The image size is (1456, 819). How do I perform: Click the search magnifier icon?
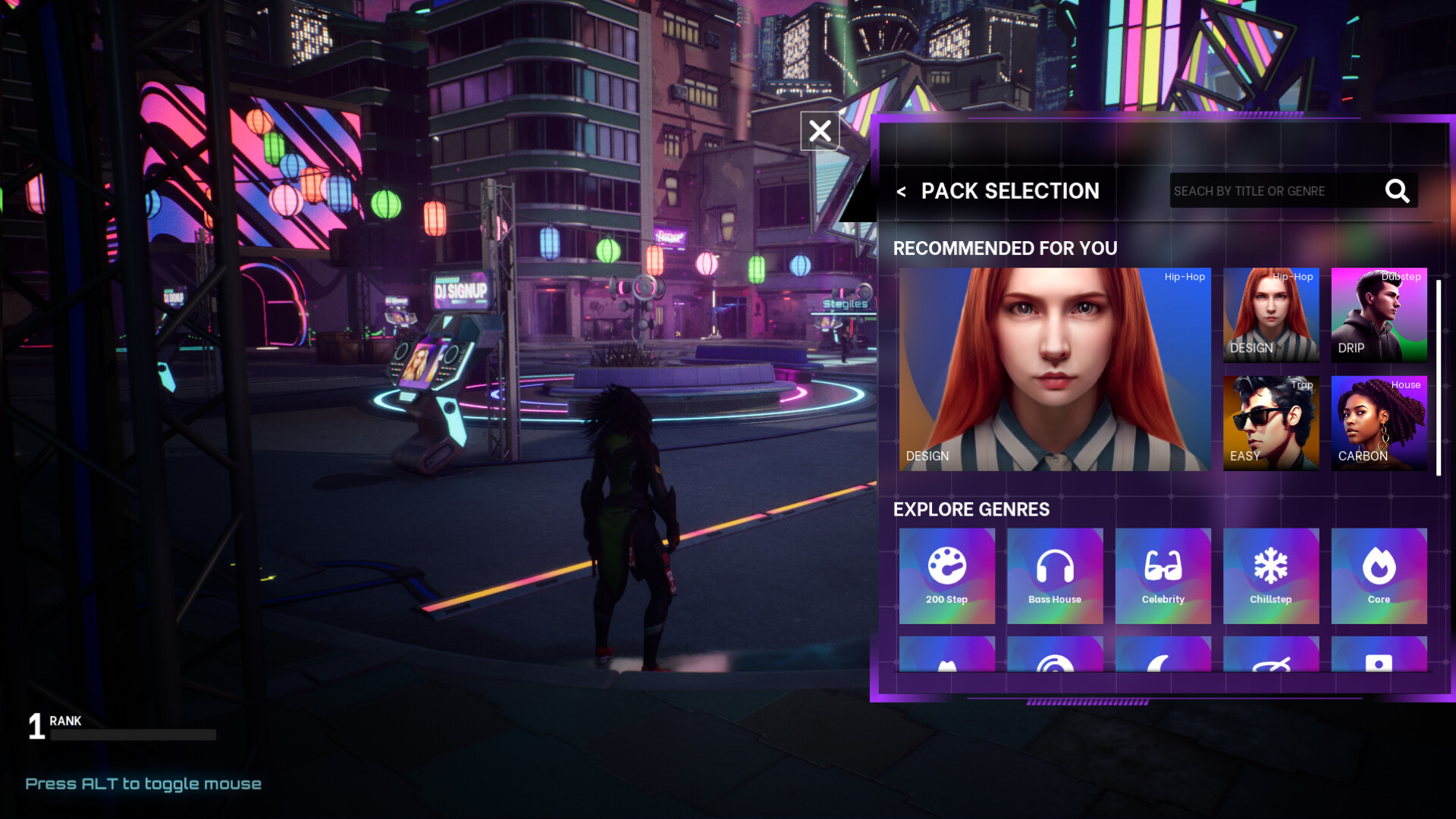tap(1397, 191)
